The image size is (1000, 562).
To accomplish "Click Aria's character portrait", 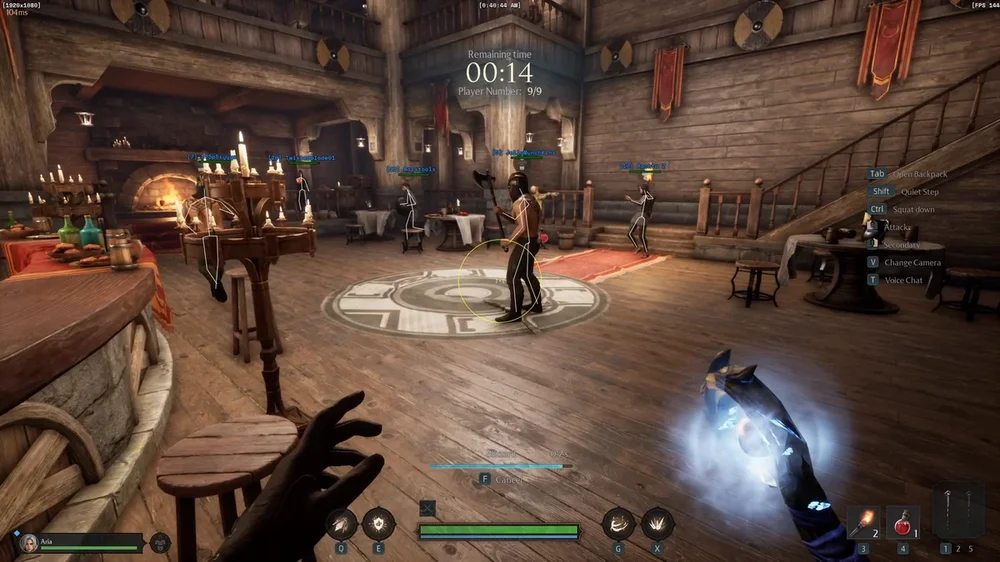I will (28, 543).
